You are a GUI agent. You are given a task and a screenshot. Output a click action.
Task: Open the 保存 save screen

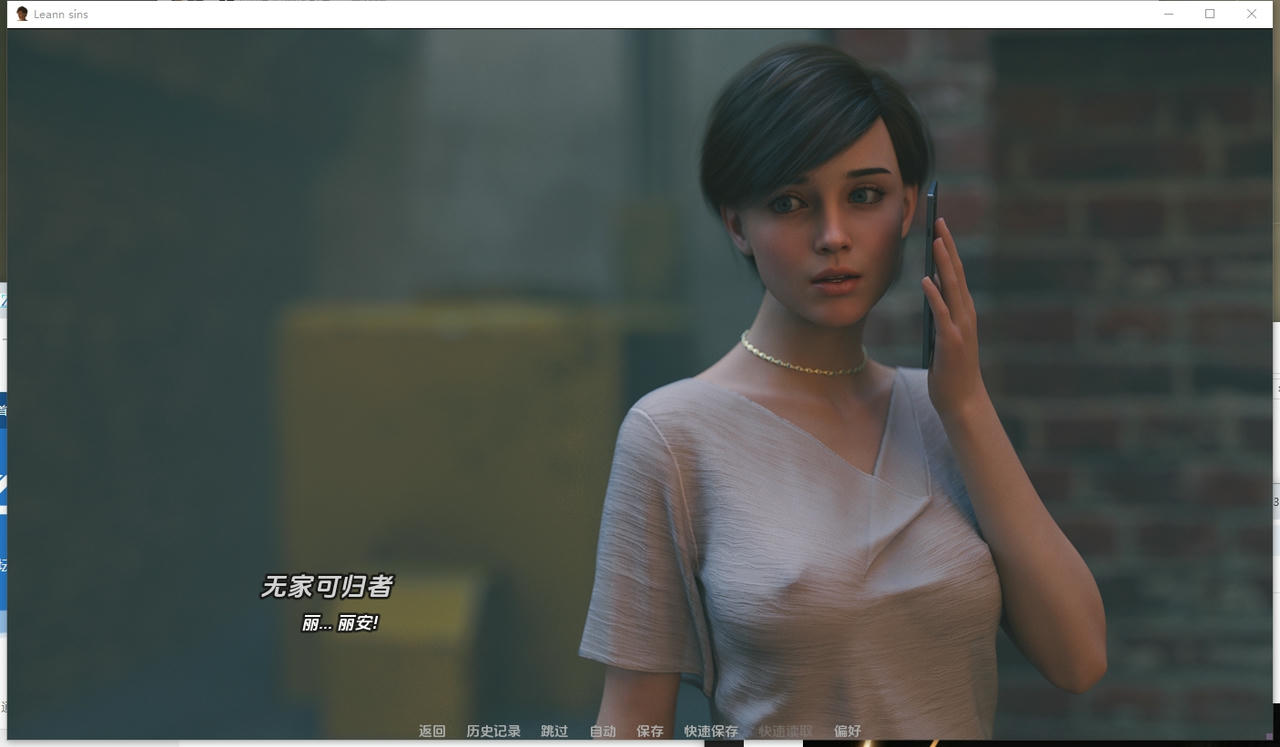pos(649,731)
